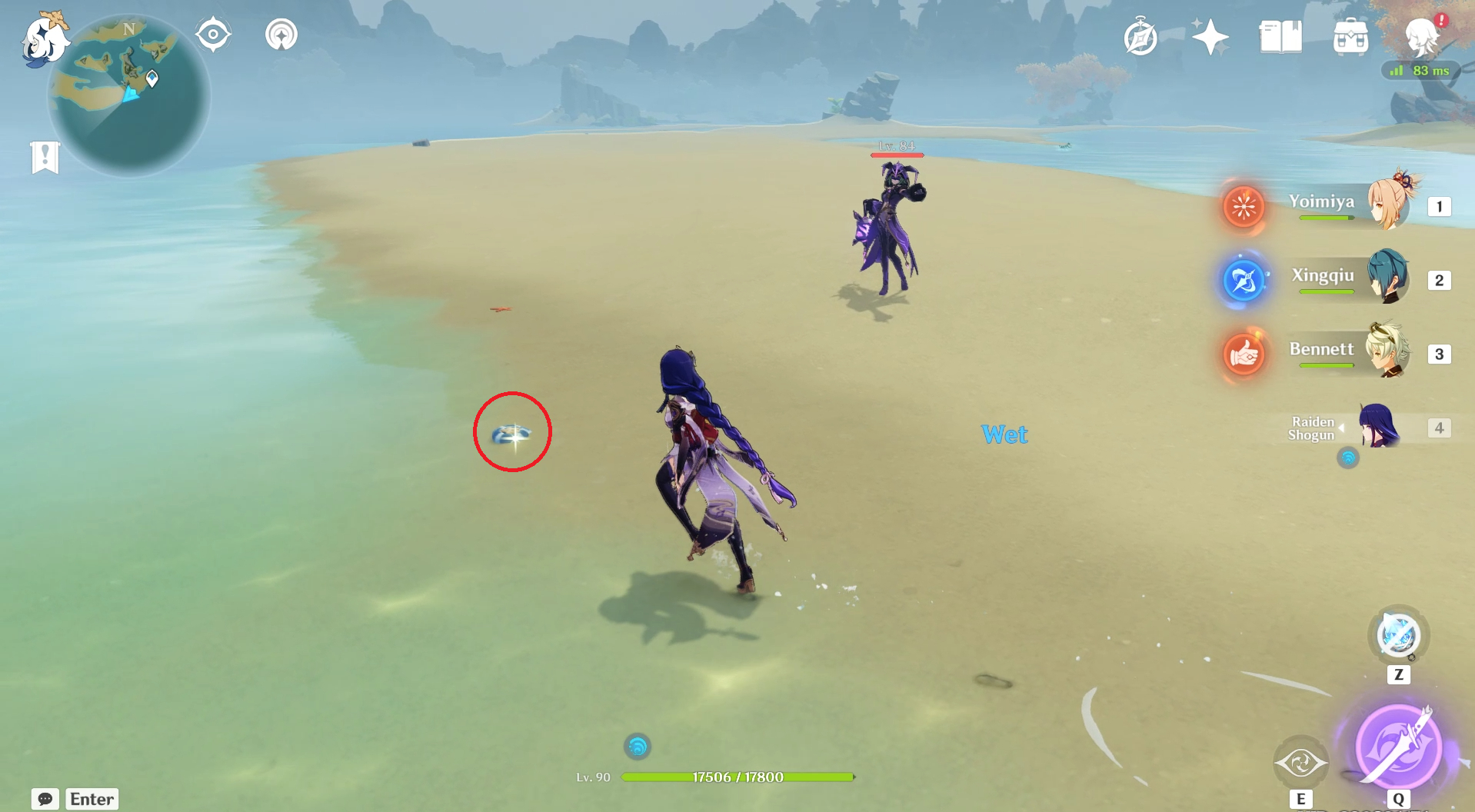Open the Archive book icon
Viewport: 1475px width, 812px height.
(1279, 35)
